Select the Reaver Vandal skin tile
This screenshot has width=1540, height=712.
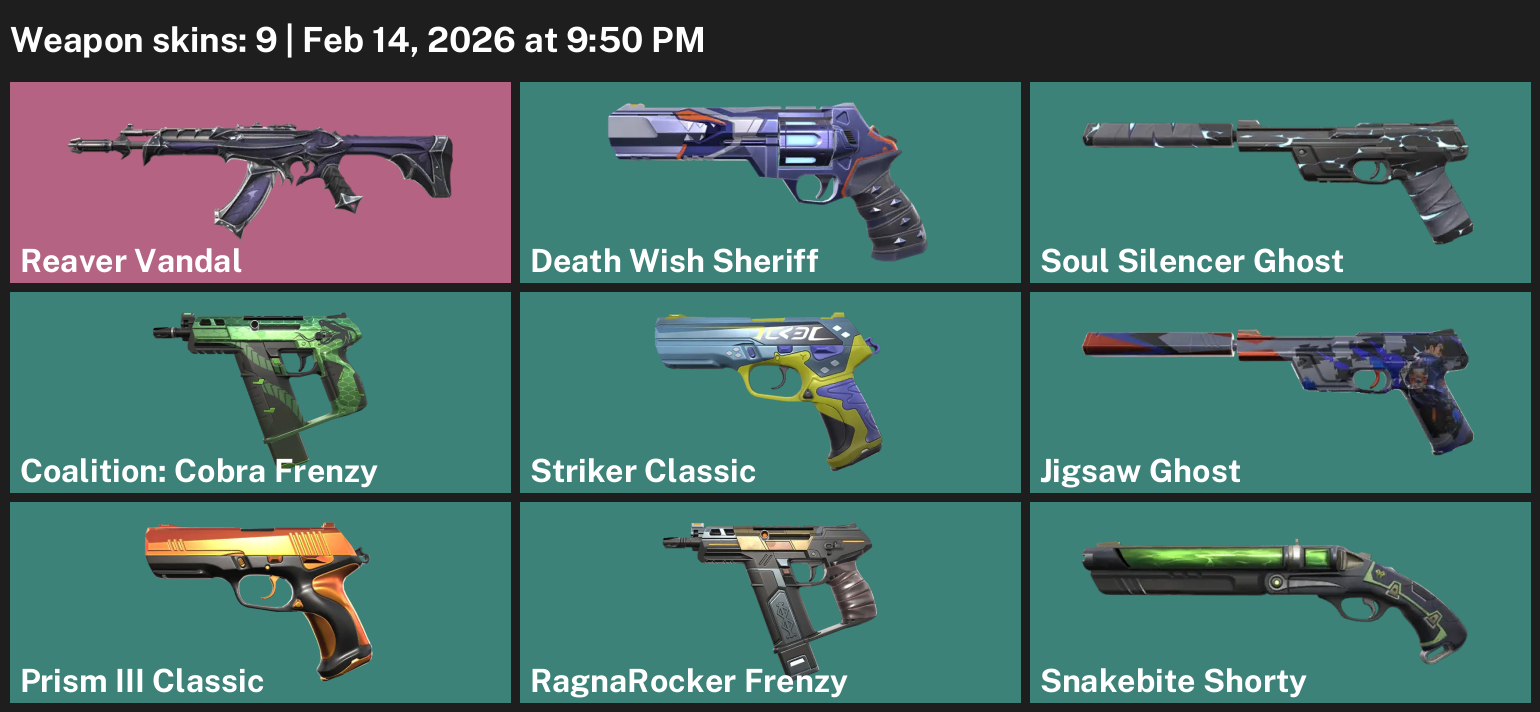click(260, 182)
